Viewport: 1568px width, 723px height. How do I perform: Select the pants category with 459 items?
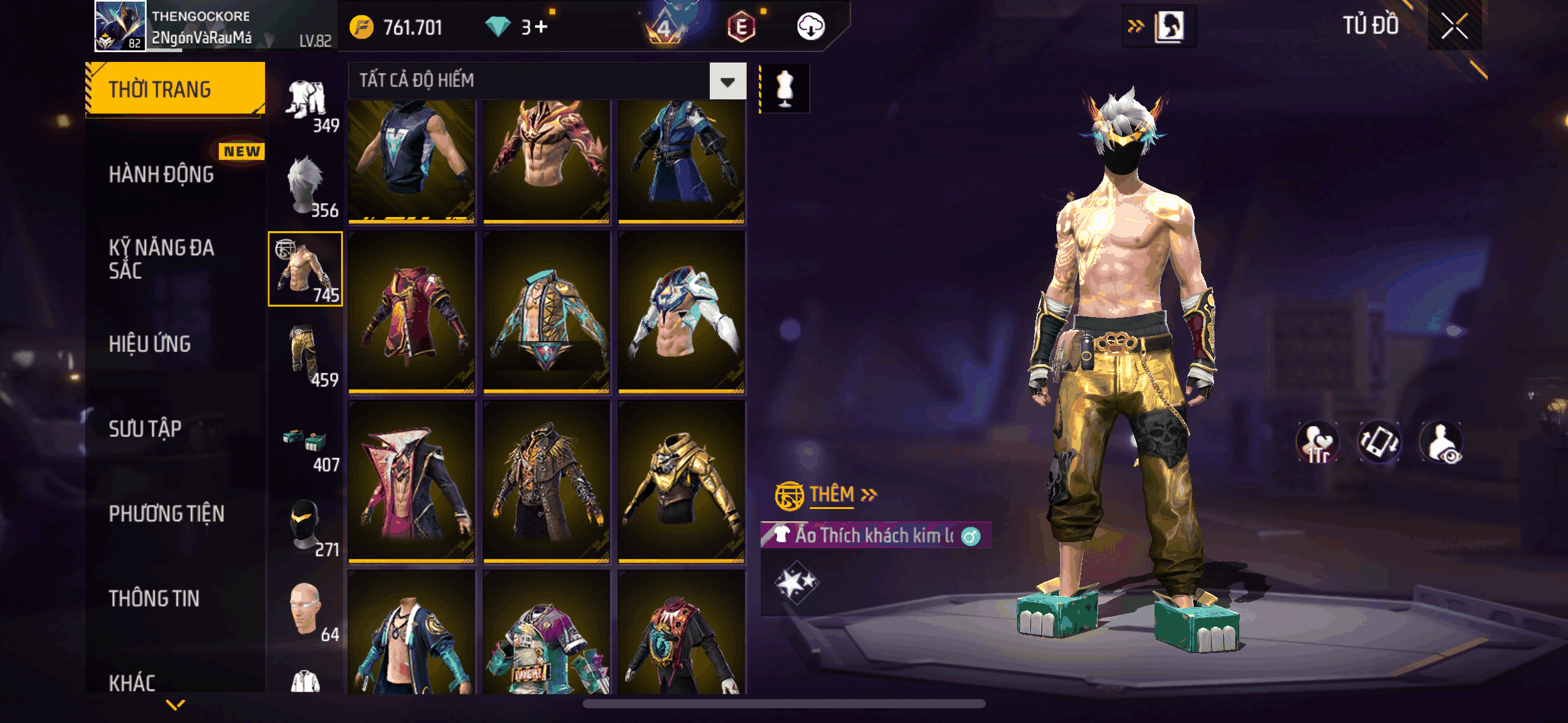click(x=306, y=354)
